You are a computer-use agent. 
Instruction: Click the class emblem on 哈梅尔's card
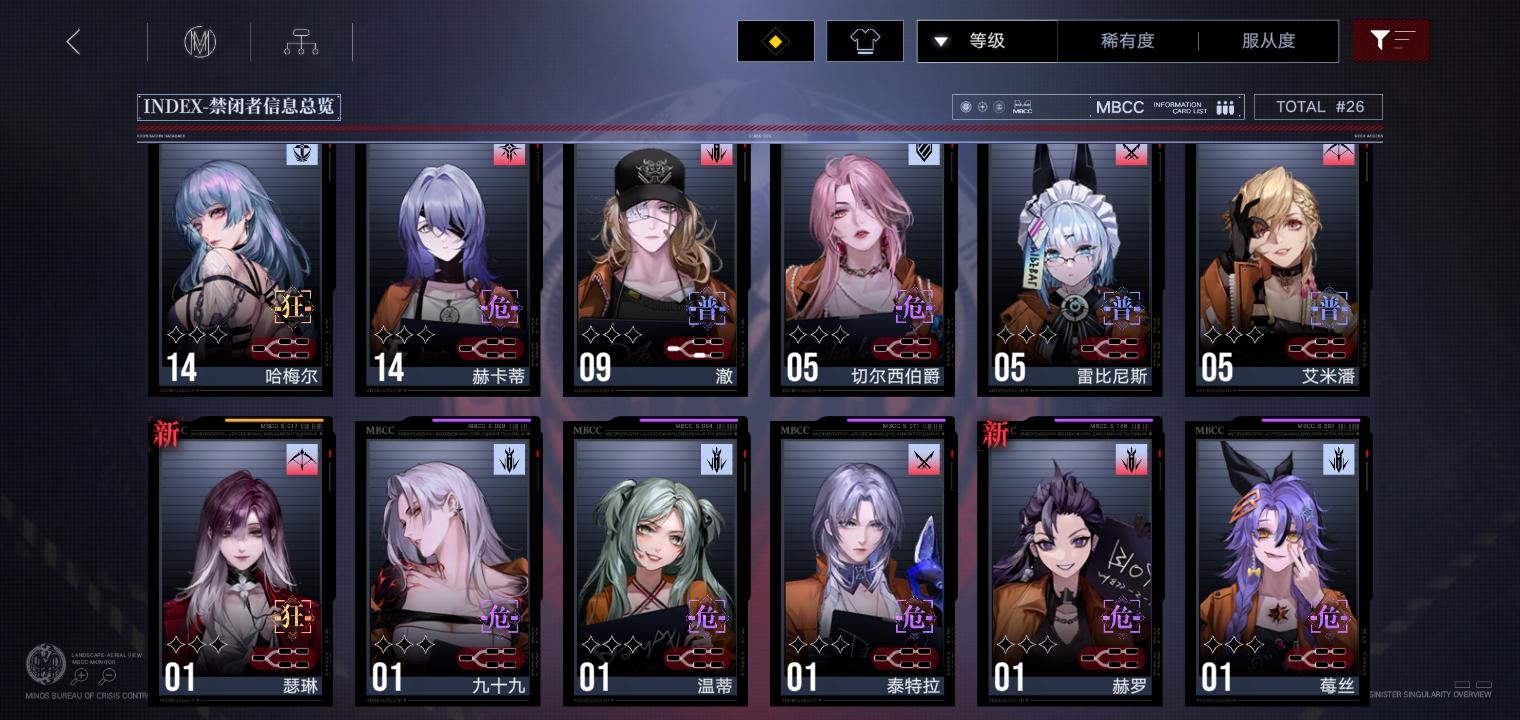[x=302, y=154]
